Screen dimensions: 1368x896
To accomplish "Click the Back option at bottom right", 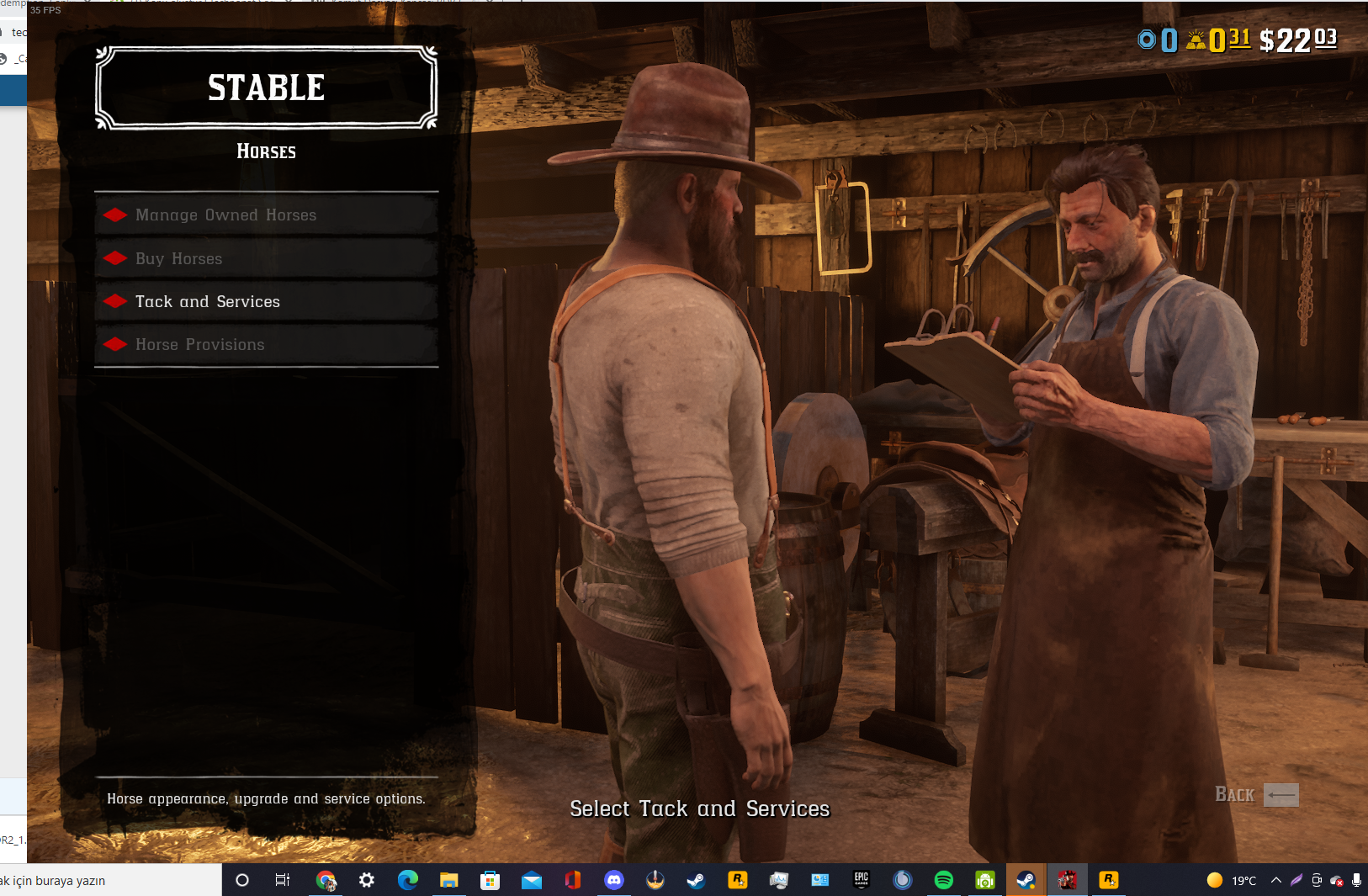I will tap(1235, 794).
